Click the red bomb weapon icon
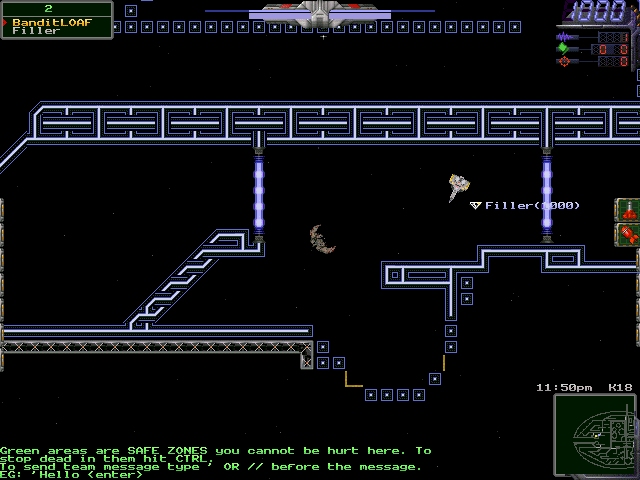 pyautogui.click(x=628, y=210)
